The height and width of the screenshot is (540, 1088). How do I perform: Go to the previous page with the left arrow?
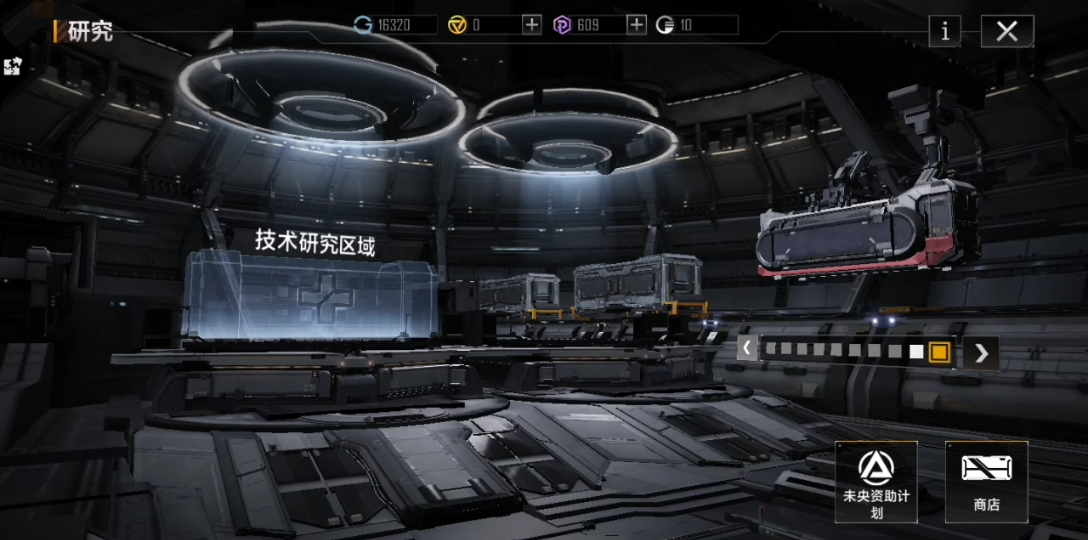747,349
